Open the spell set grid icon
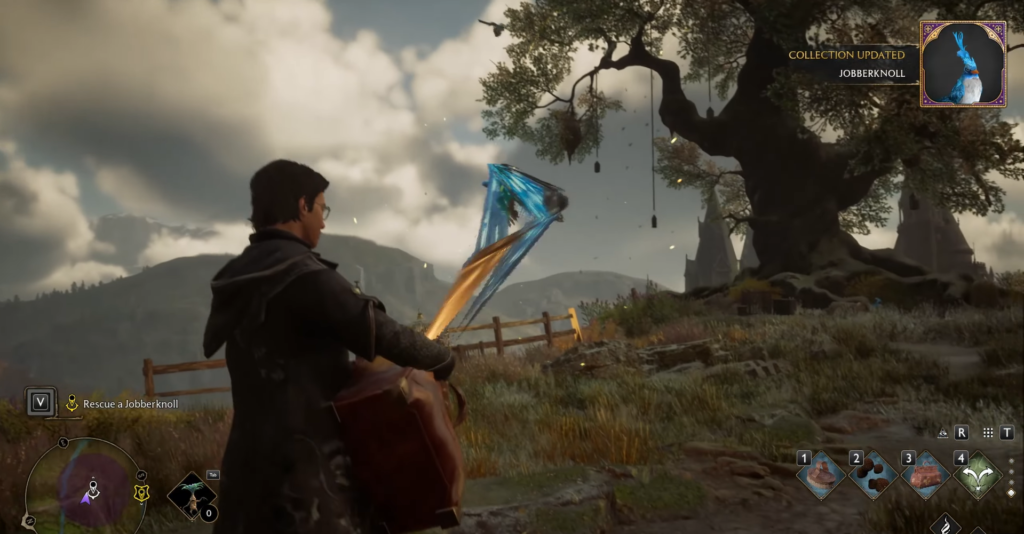The image size is (1024, 534). (988, 433)
